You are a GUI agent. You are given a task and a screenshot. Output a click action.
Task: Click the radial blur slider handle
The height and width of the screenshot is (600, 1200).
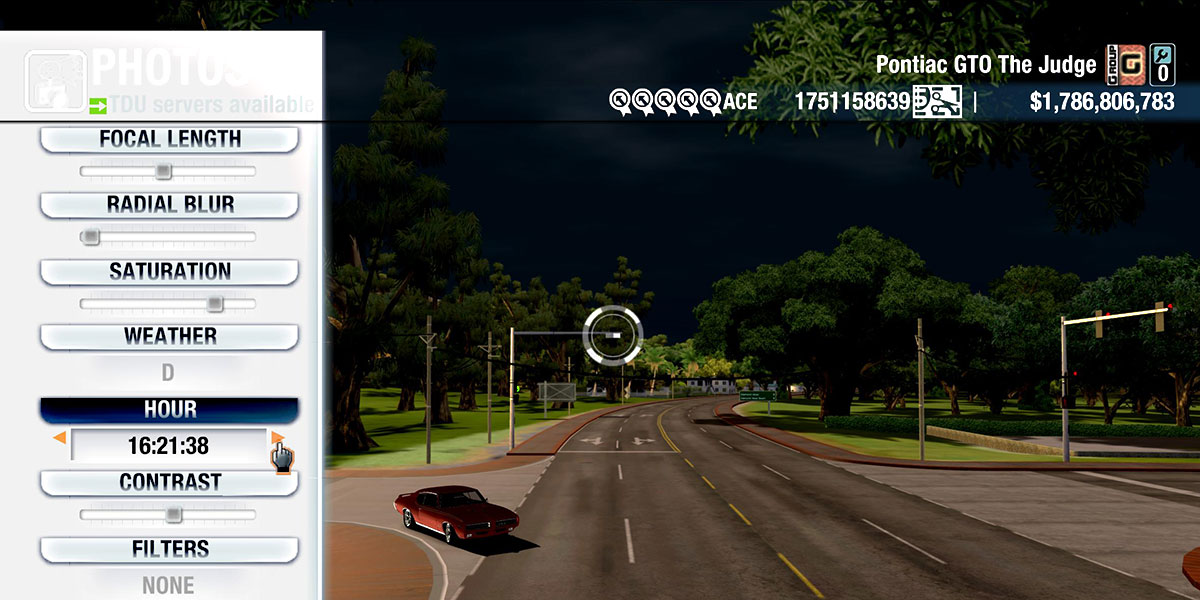coord(91,237)
